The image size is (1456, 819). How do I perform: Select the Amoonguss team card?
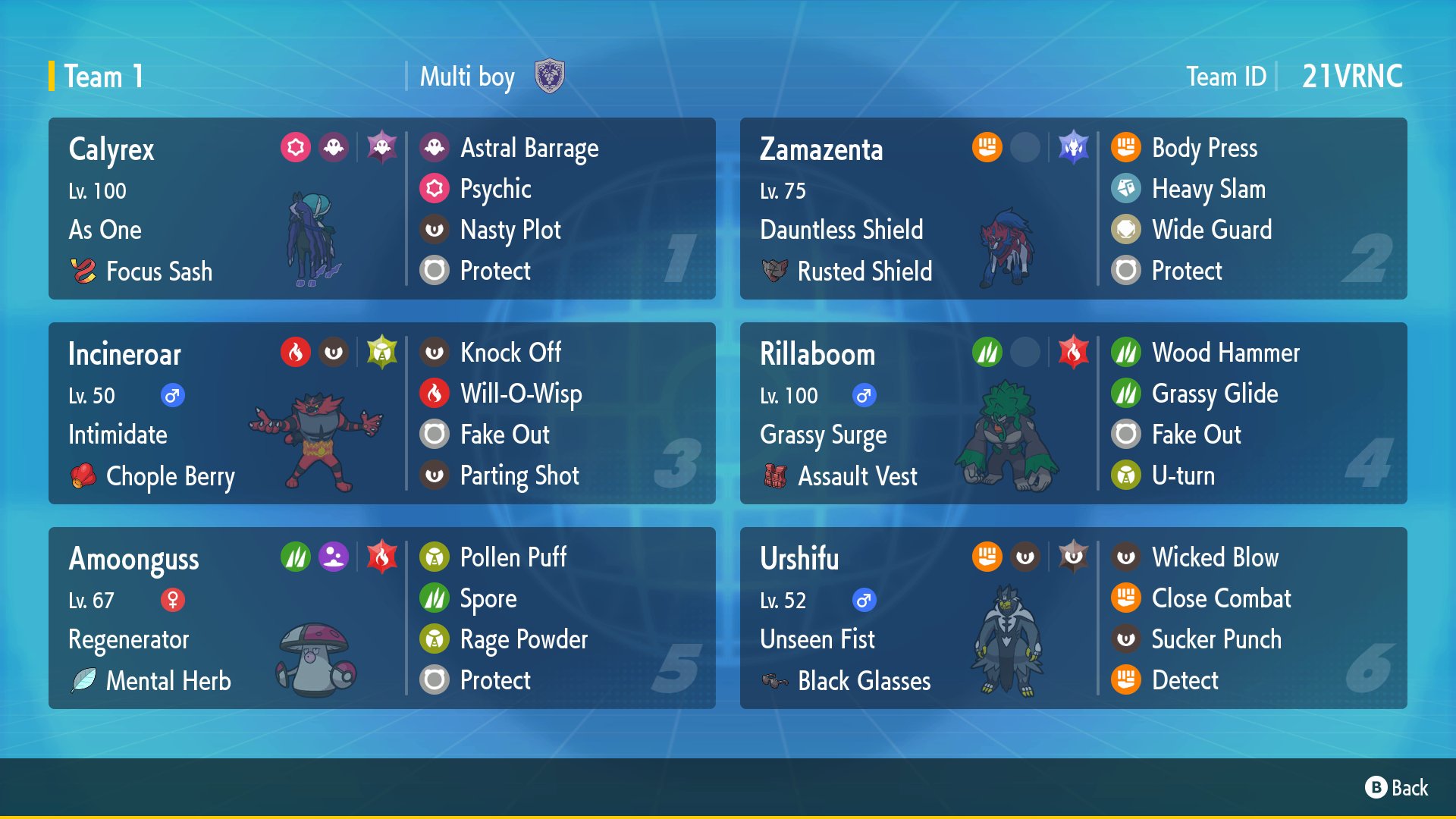(x=381, y=618)
